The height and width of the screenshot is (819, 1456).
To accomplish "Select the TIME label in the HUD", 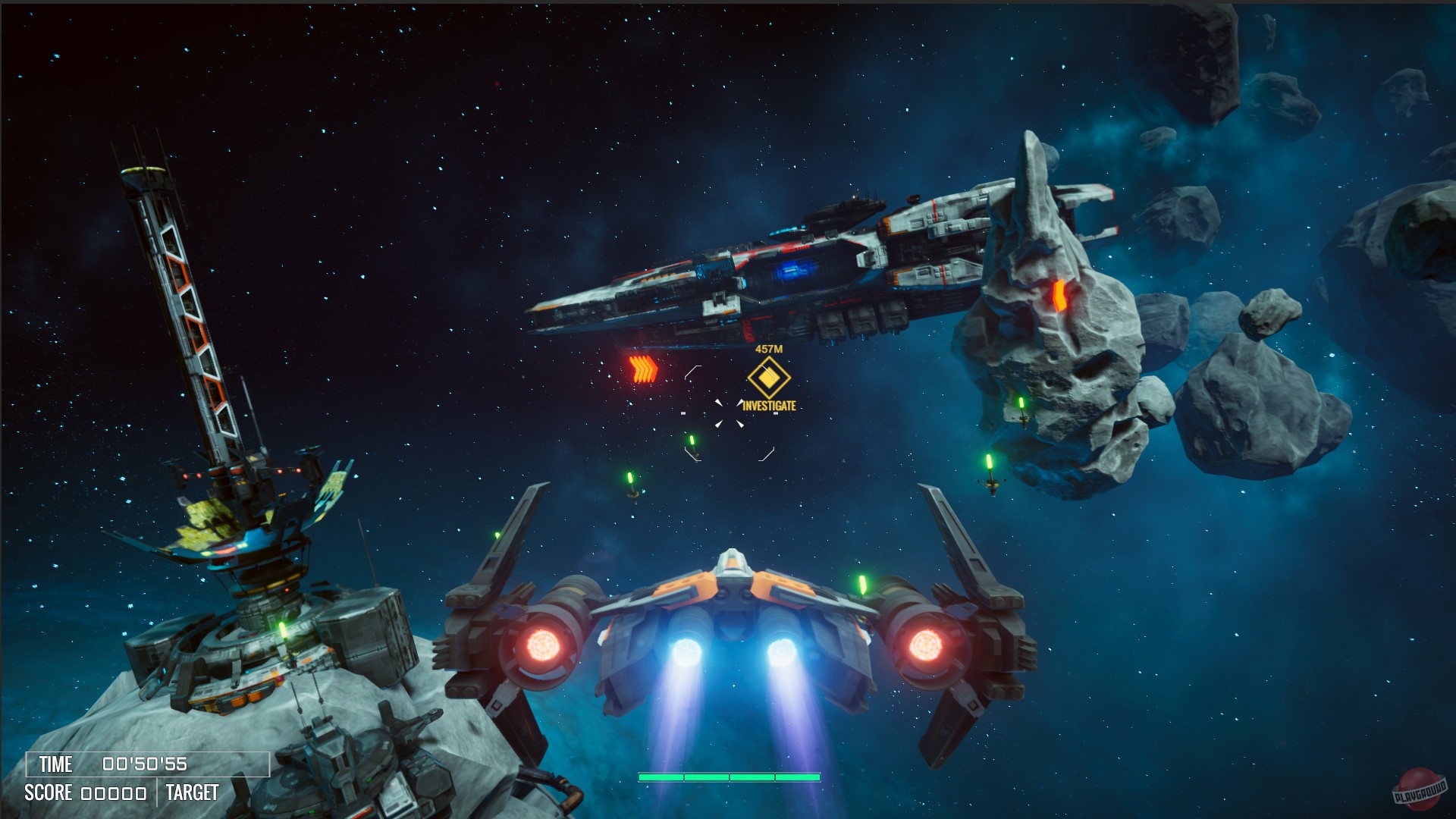I will click(55, 765).
